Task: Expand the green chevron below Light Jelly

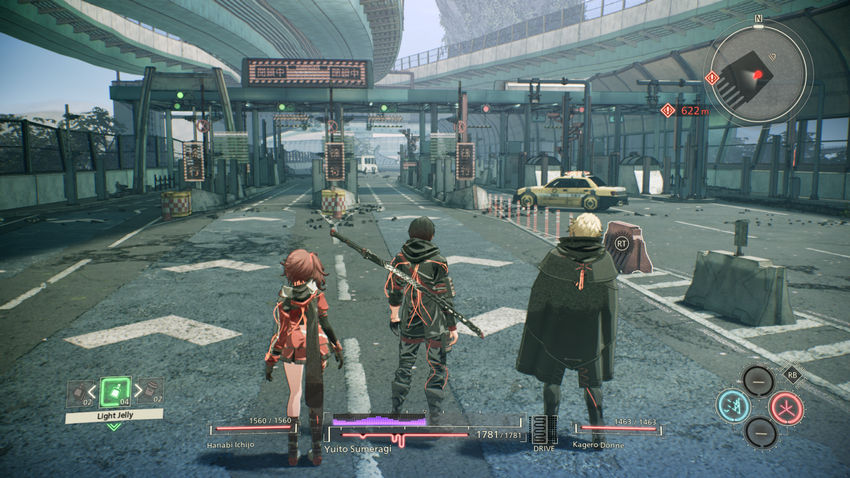Action: 114,426
